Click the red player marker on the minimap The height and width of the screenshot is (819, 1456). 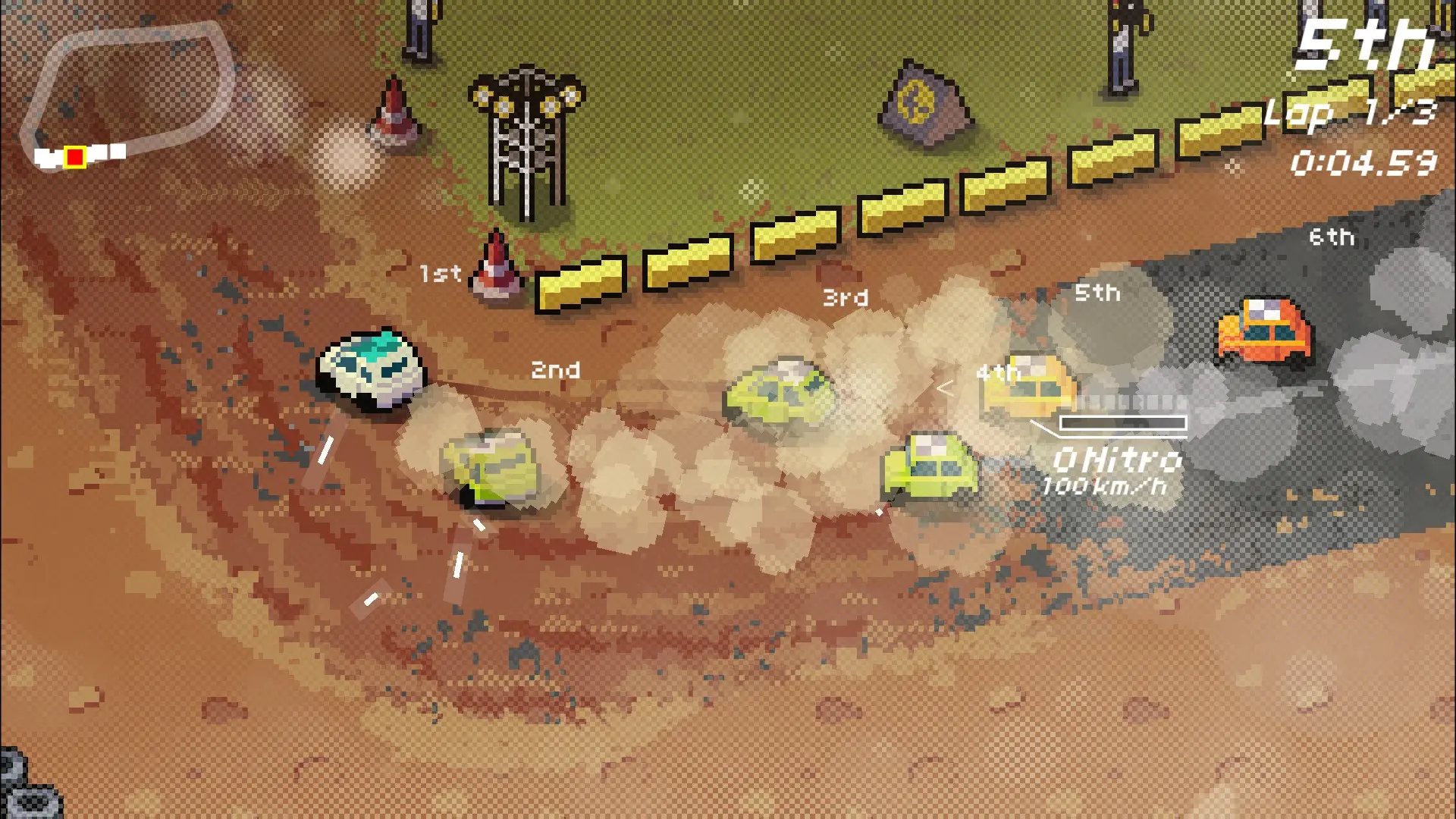point(74,157)
